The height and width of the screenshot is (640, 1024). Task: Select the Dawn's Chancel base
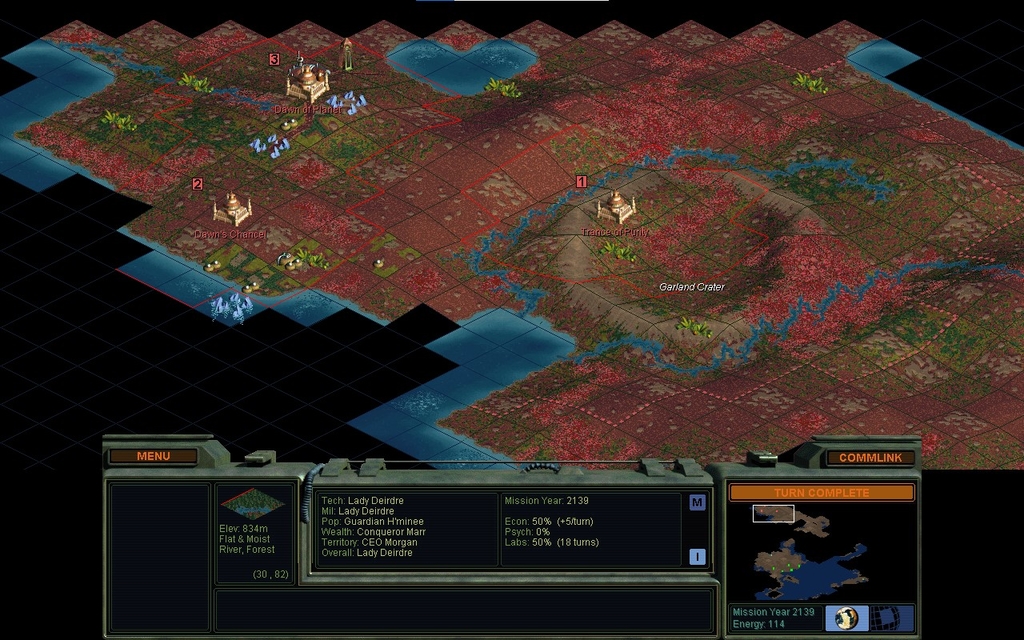click(x=232, y=208)
